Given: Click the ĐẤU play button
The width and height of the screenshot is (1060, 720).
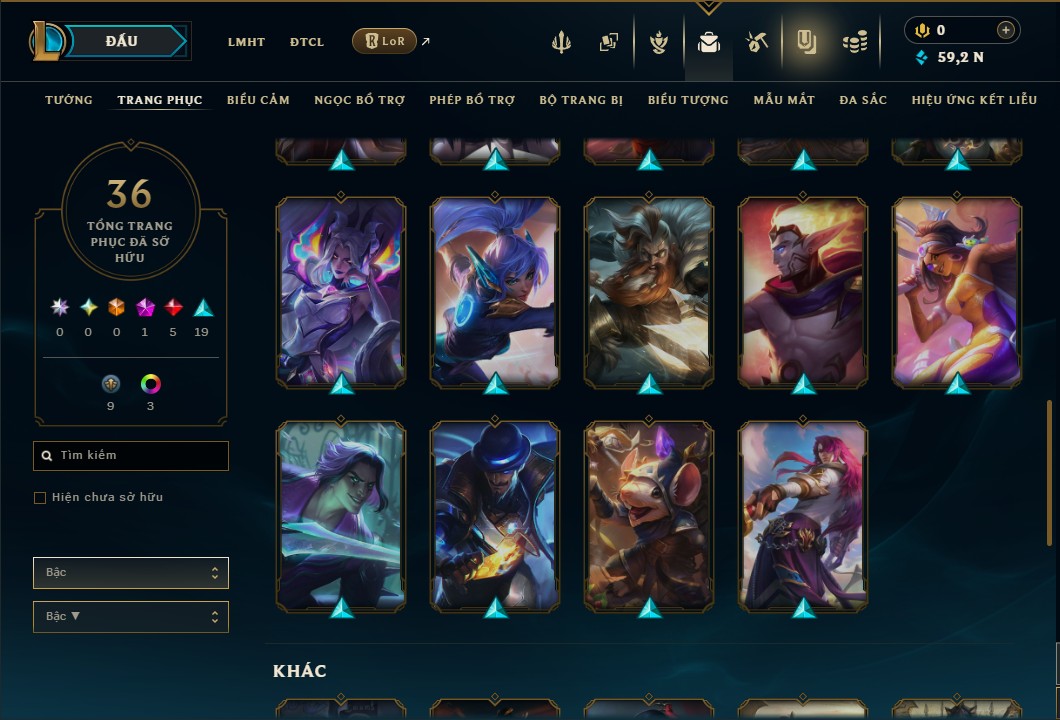Looking at the screenshot, I should tap(122, 41).
